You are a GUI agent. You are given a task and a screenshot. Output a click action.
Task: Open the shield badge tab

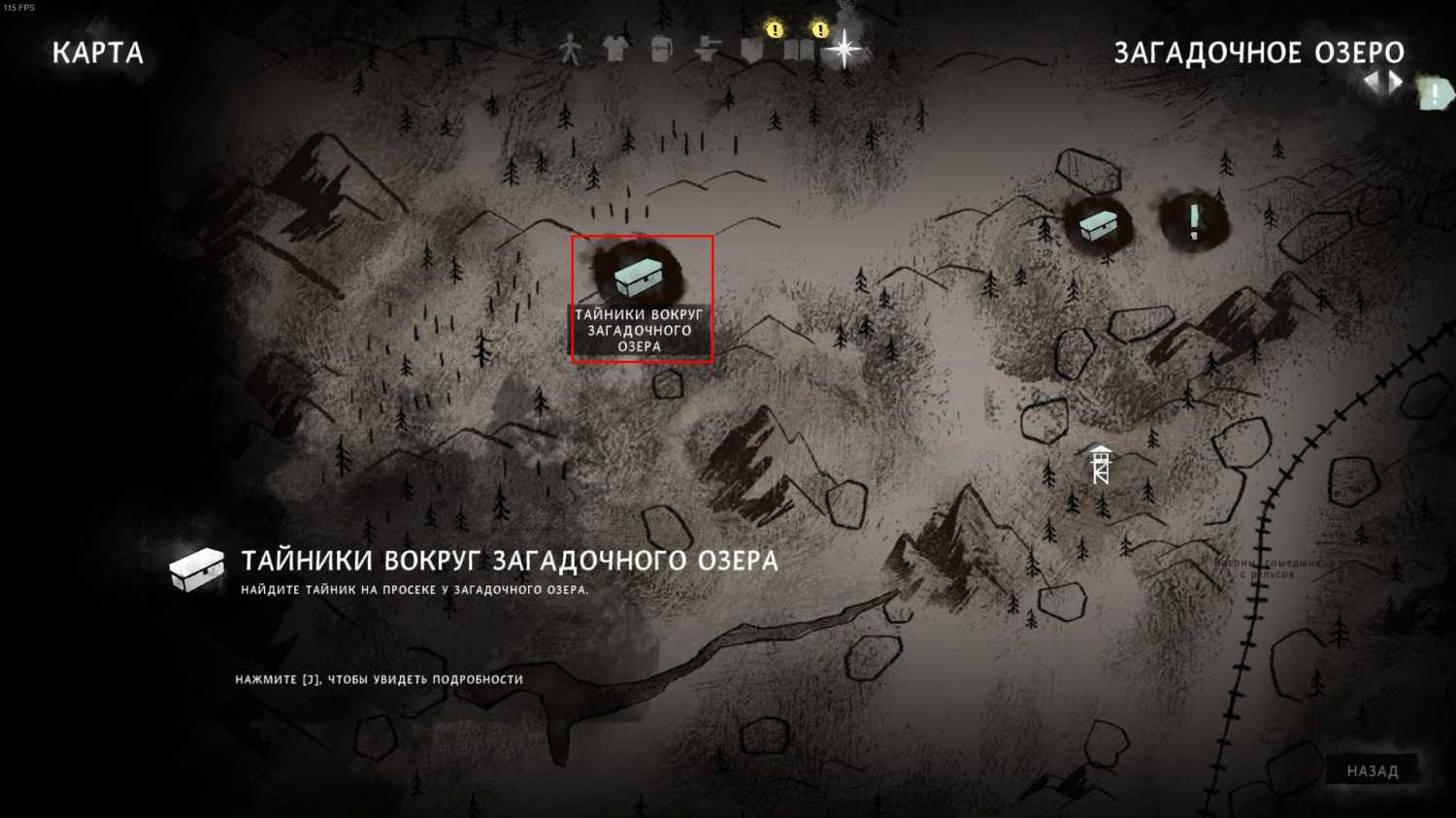[x=752, y=50]
